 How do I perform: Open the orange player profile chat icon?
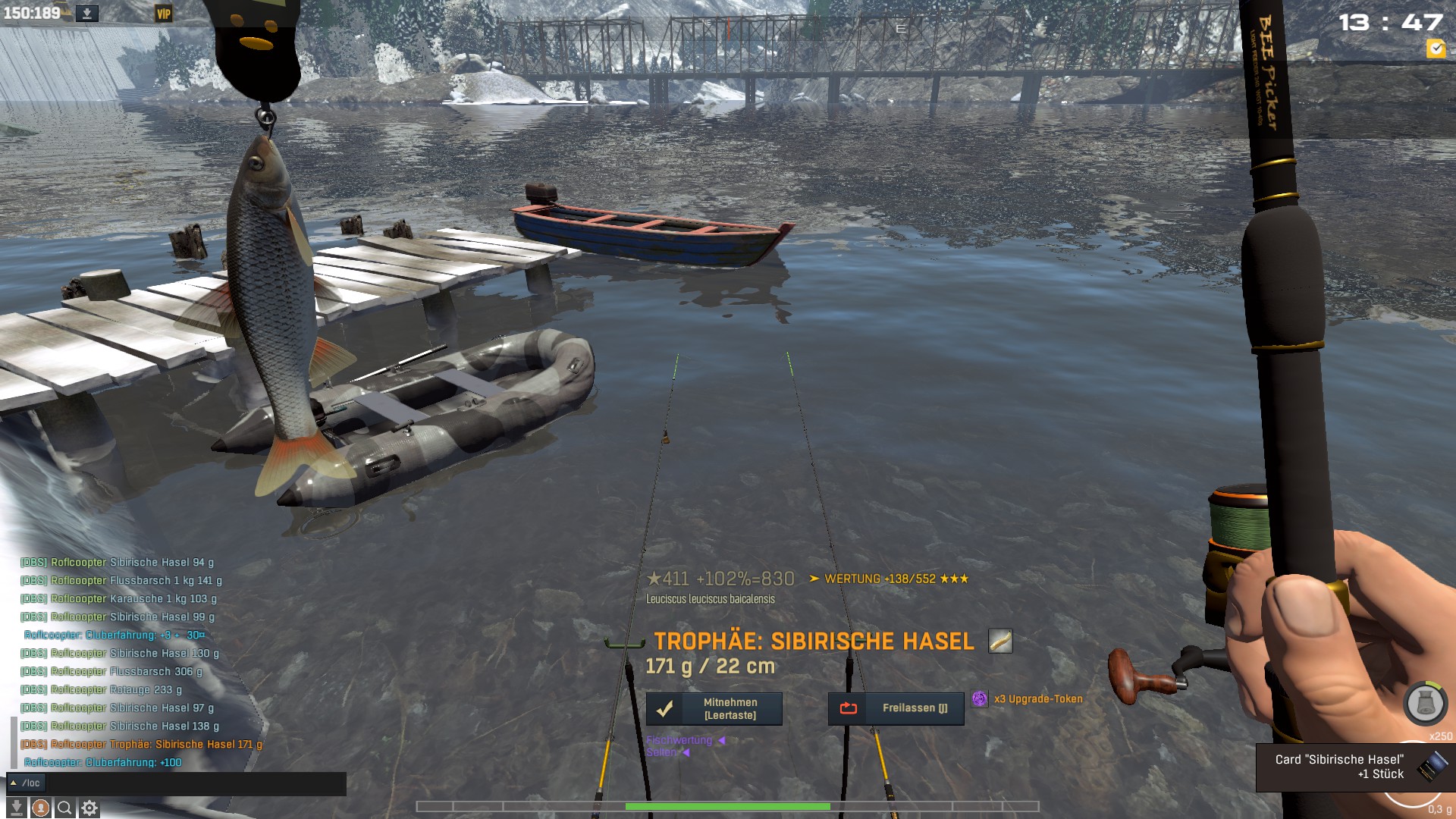coord(41,808)
